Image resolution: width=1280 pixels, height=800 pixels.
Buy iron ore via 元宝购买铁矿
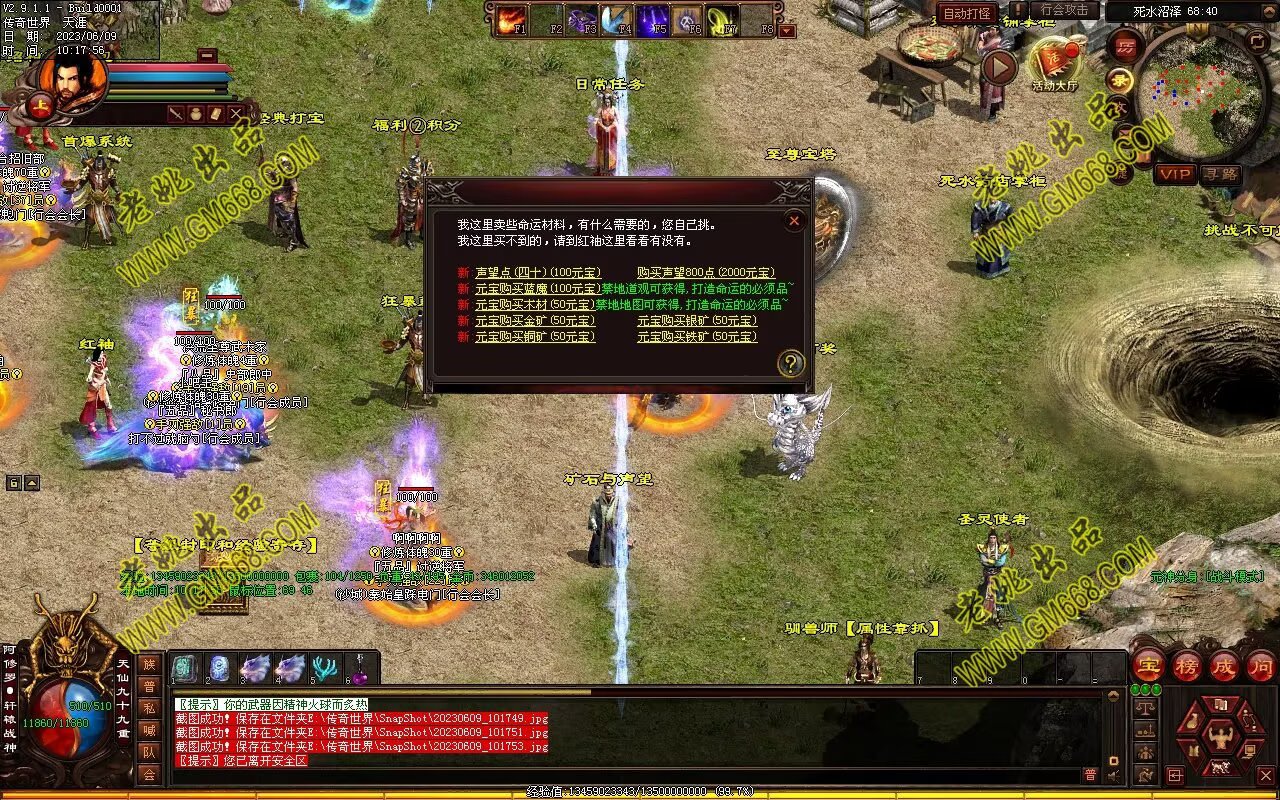(x=697, y=337)
